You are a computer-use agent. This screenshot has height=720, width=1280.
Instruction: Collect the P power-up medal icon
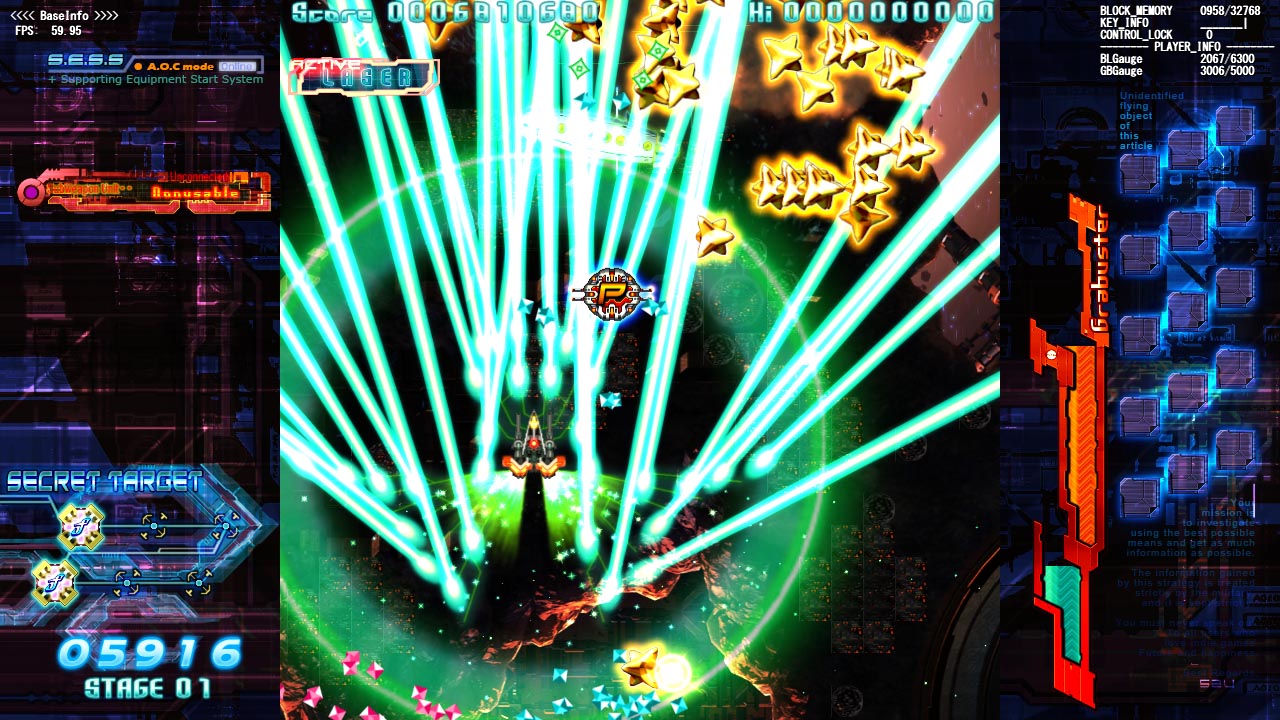(x=614, y=295)
